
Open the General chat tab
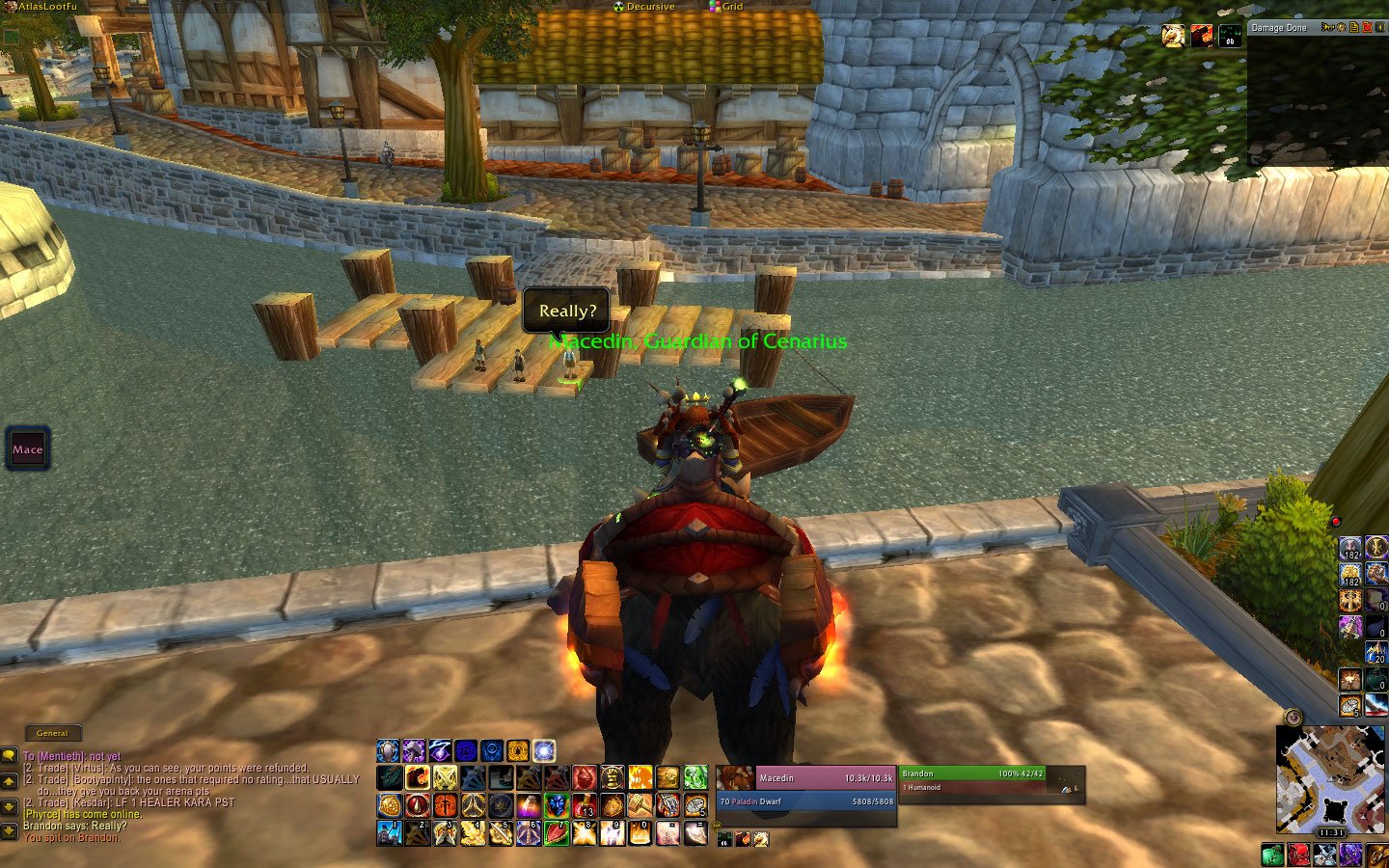(52, 733)
